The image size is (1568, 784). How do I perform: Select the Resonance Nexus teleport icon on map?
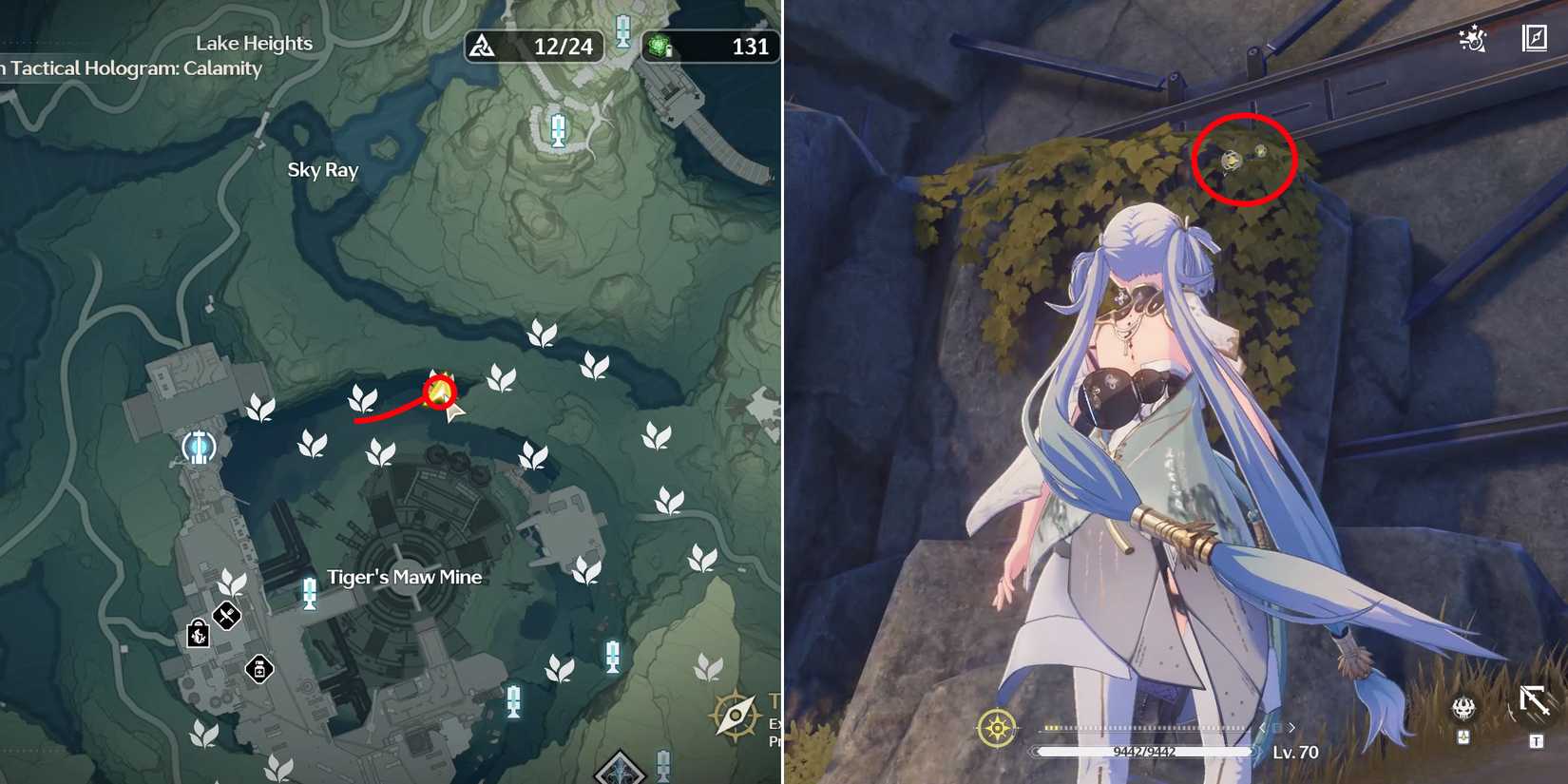coord(200,446)
